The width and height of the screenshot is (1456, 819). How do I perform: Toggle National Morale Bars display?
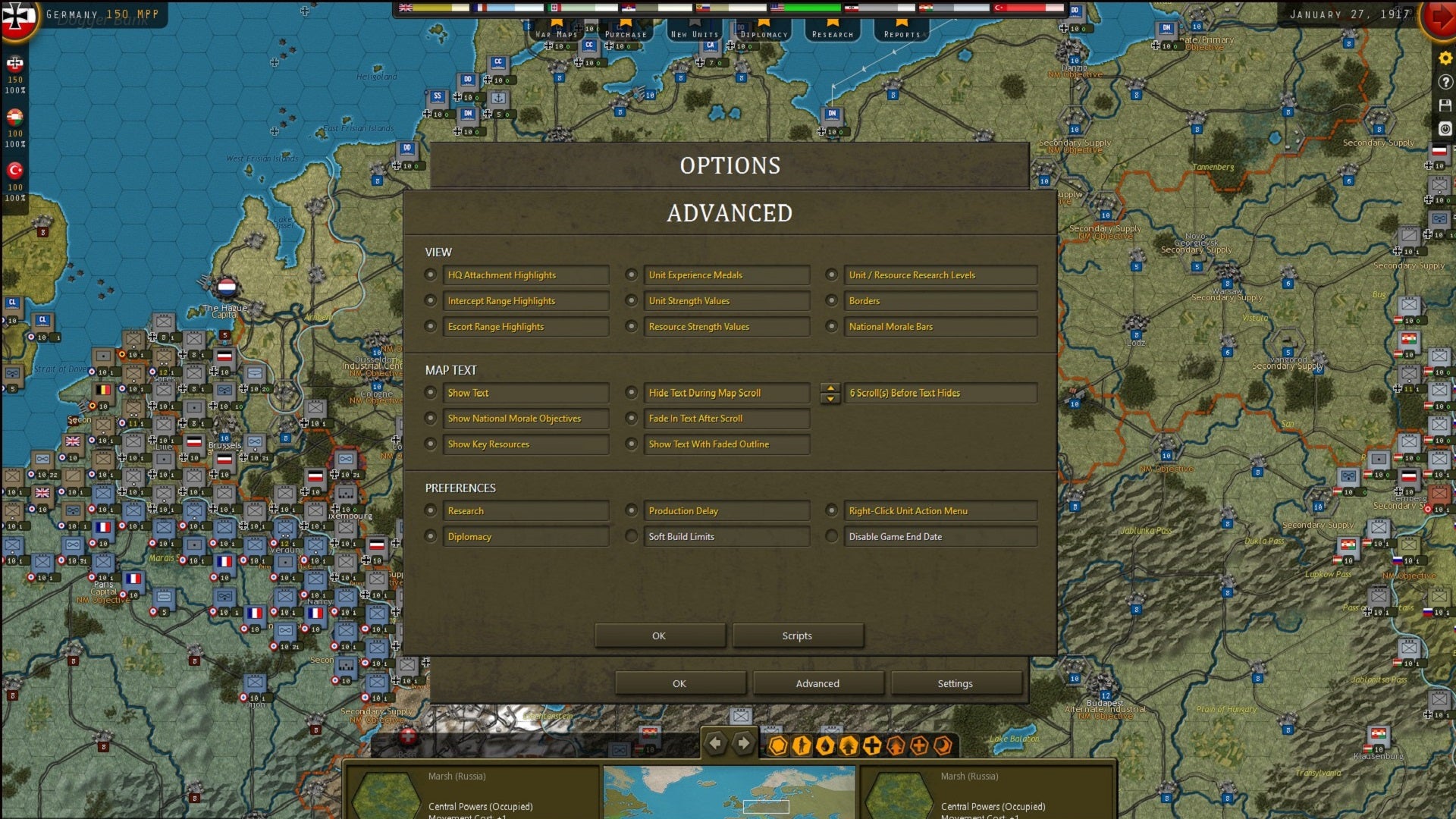click(x=832, y=326)
